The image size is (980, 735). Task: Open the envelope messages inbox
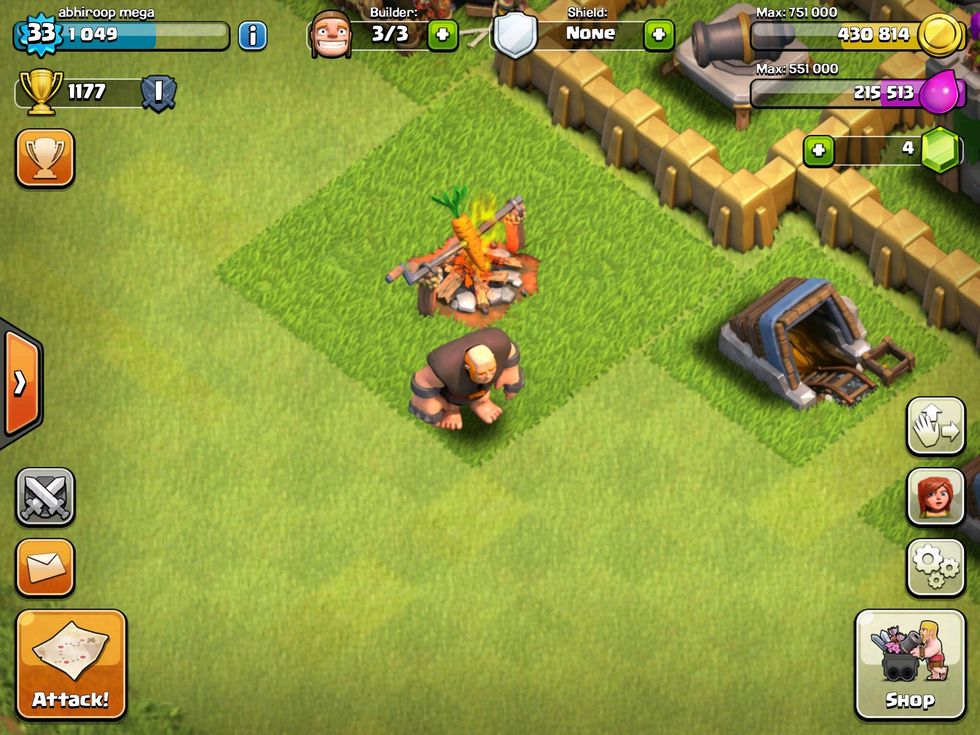click(44, 567)
